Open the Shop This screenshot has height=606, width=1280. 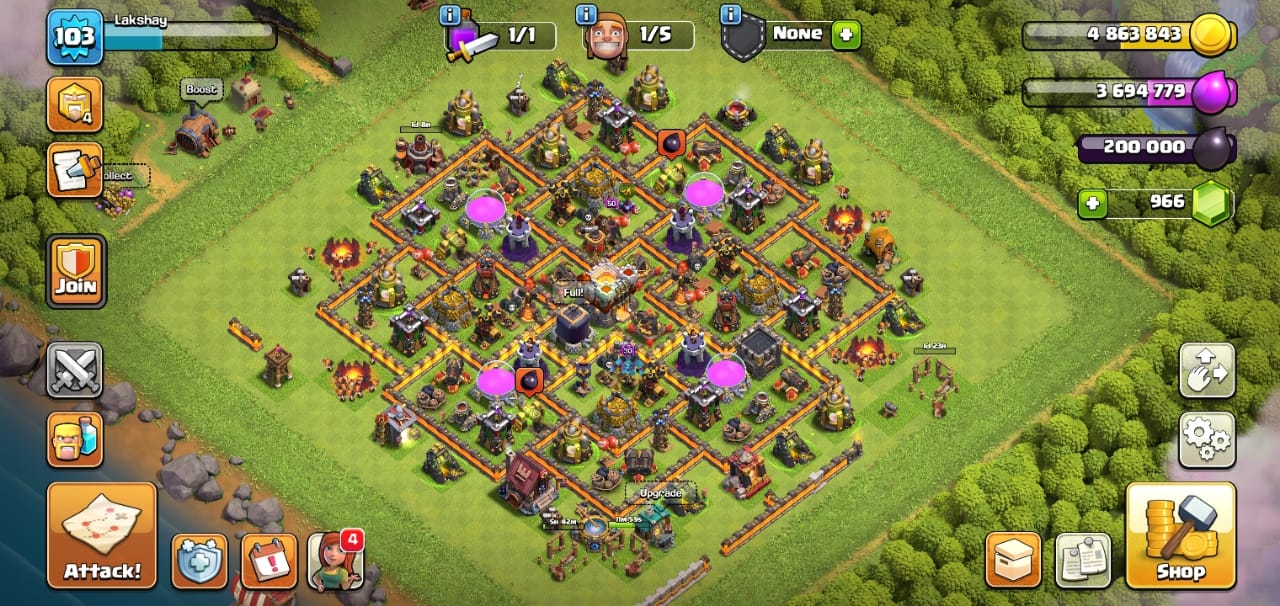coord(1180,535)
